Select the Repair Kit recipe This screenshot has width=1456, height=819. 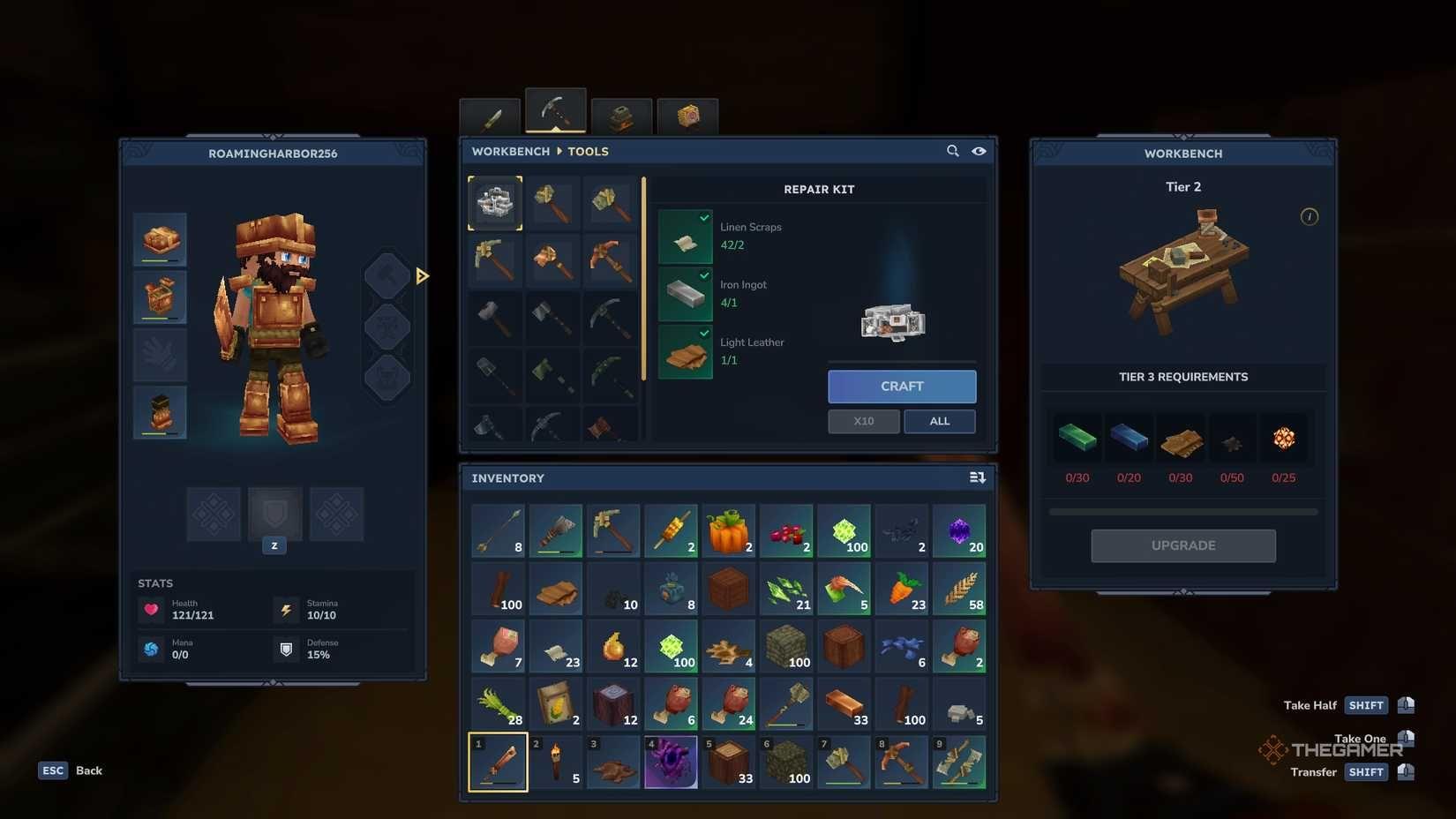(x=495, y=202)
